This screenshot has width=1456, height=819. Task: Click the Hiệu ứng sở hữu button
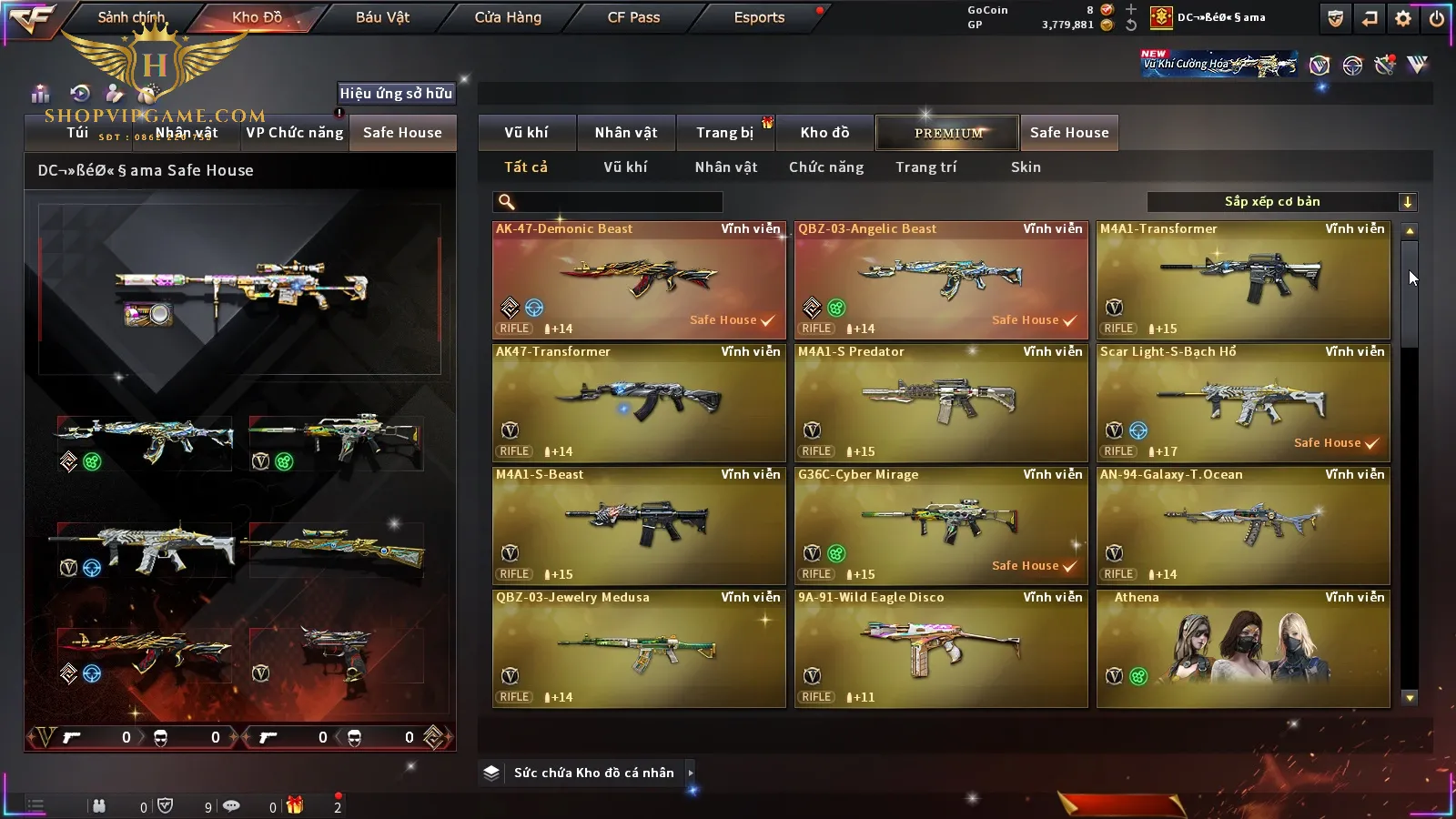click(396, 93)
